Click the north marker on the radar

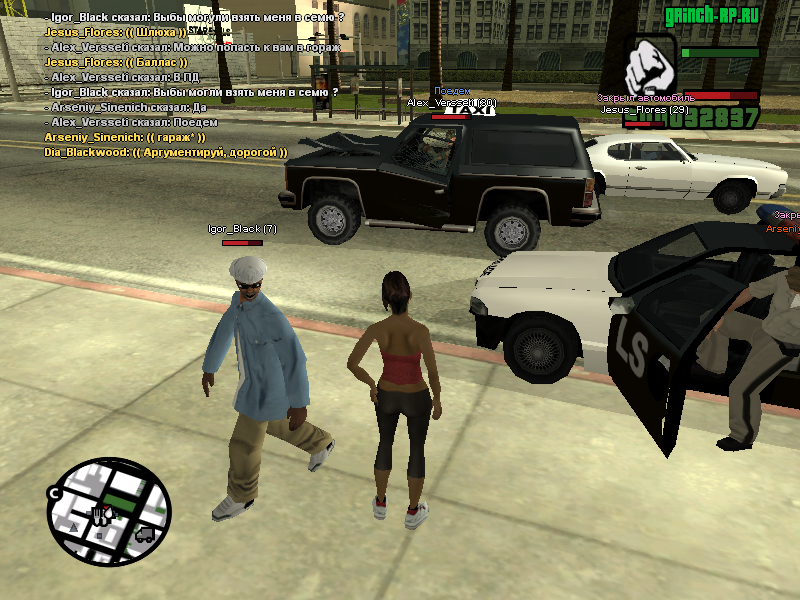57,492
